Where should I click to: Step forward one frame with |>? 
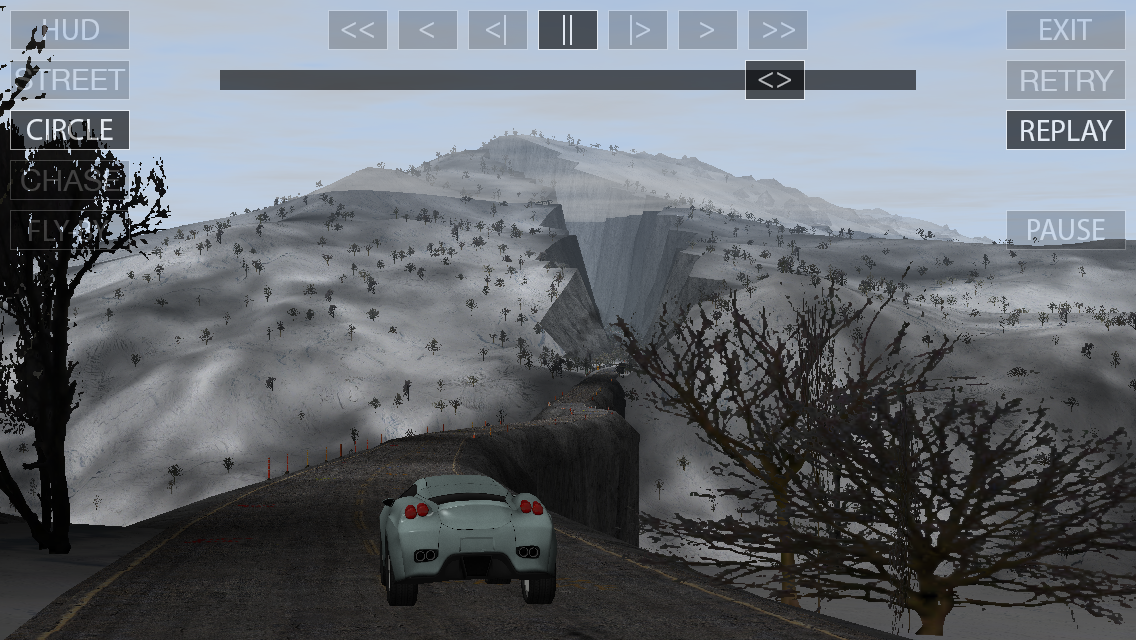coord(638,30)
